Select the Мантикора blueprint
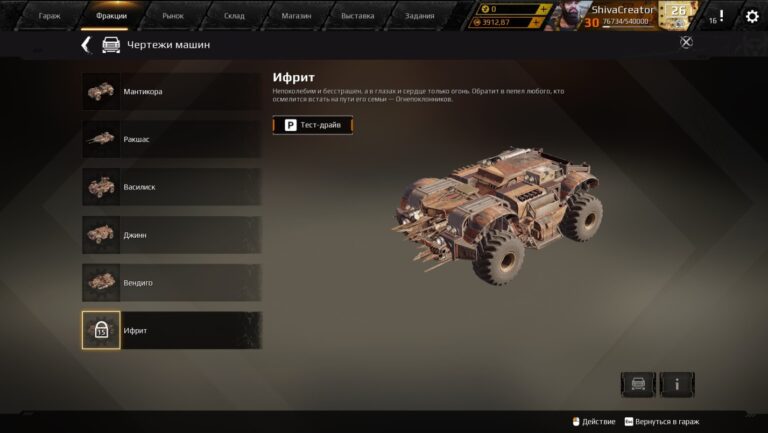768x433 pixels. click(x=171, y=92)
